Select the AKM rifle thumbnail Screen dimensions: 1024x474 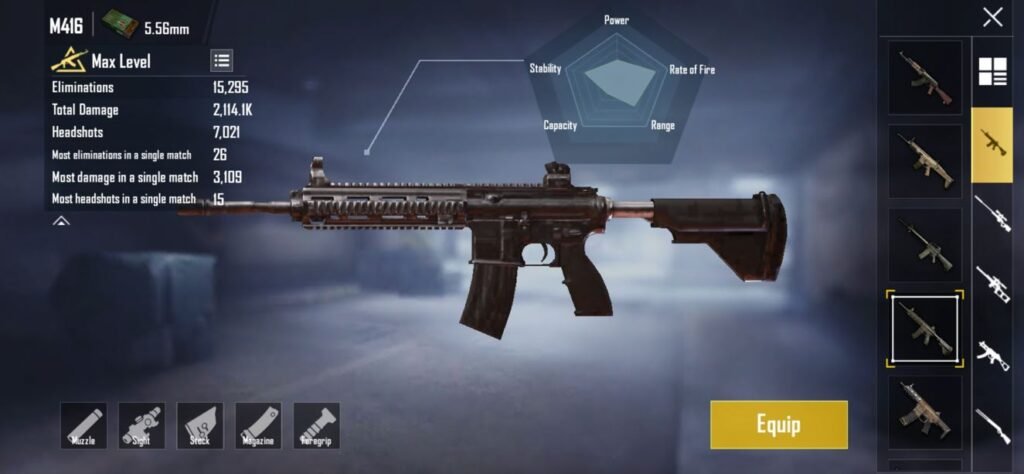point(924,78)
